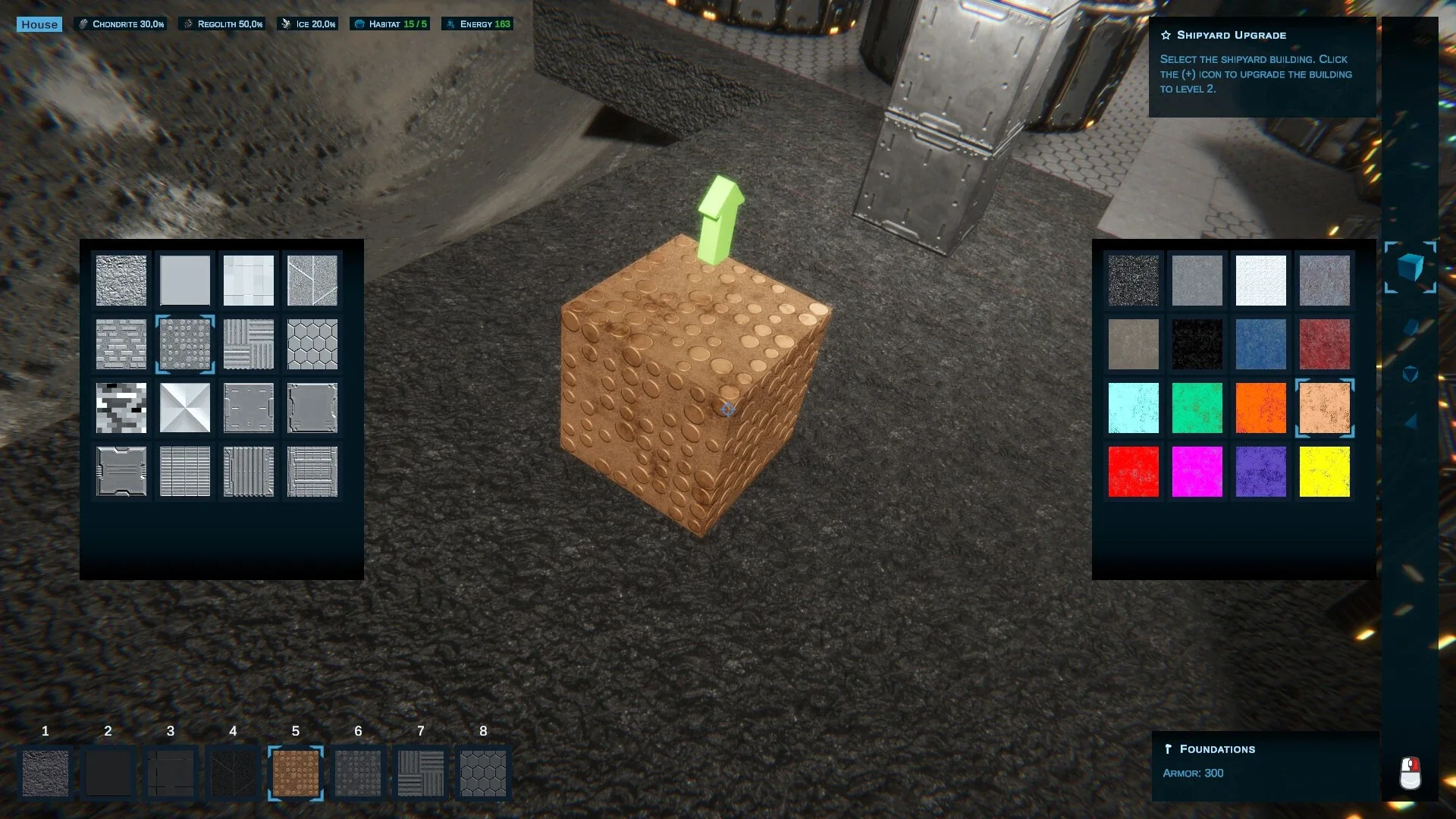Viewport: 1456px width, 819px height.
Task: Switch to the House tab
Action: 39,24
